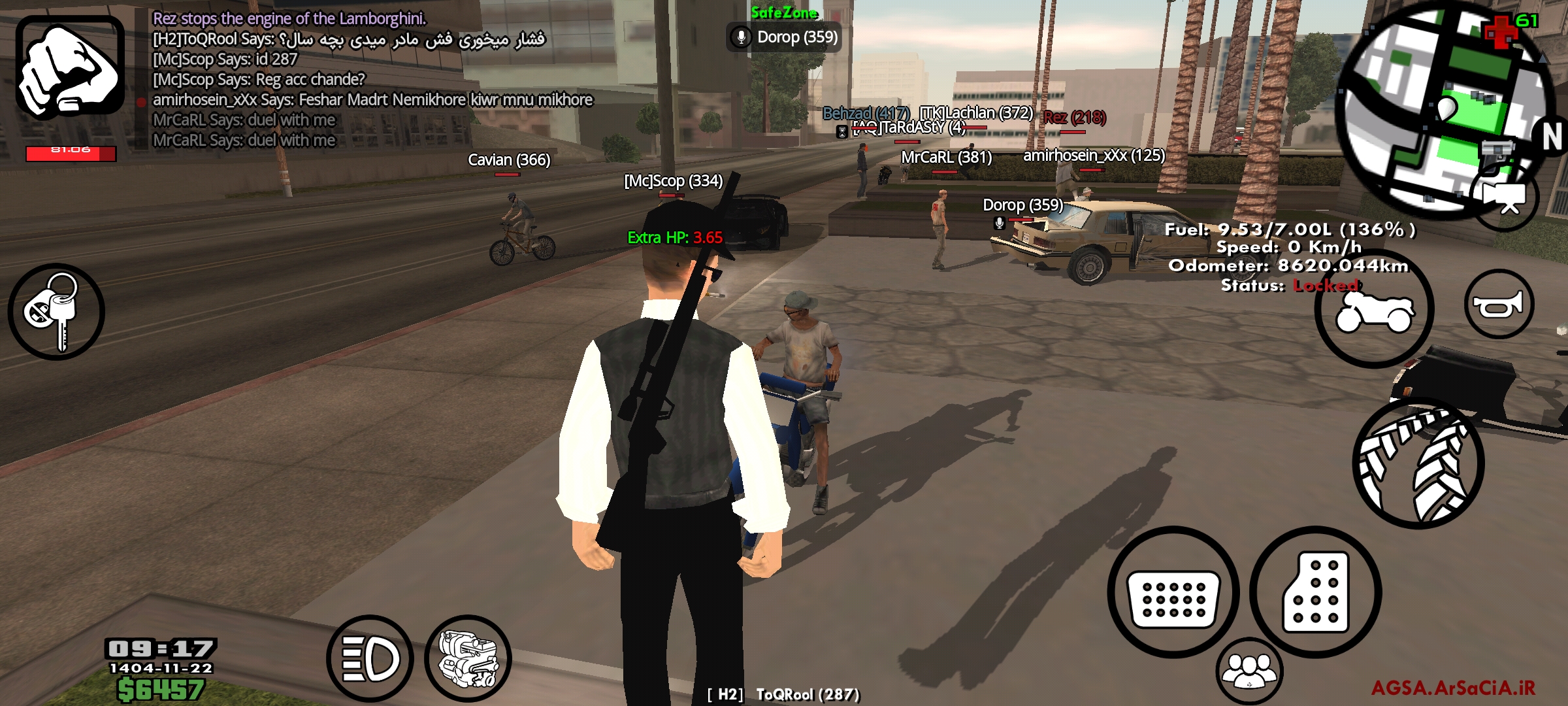Click the Dorop (359) voice speaker indicator
Image resolution: width=1568 pixels, height=706 pixels.
coord(784,37)
